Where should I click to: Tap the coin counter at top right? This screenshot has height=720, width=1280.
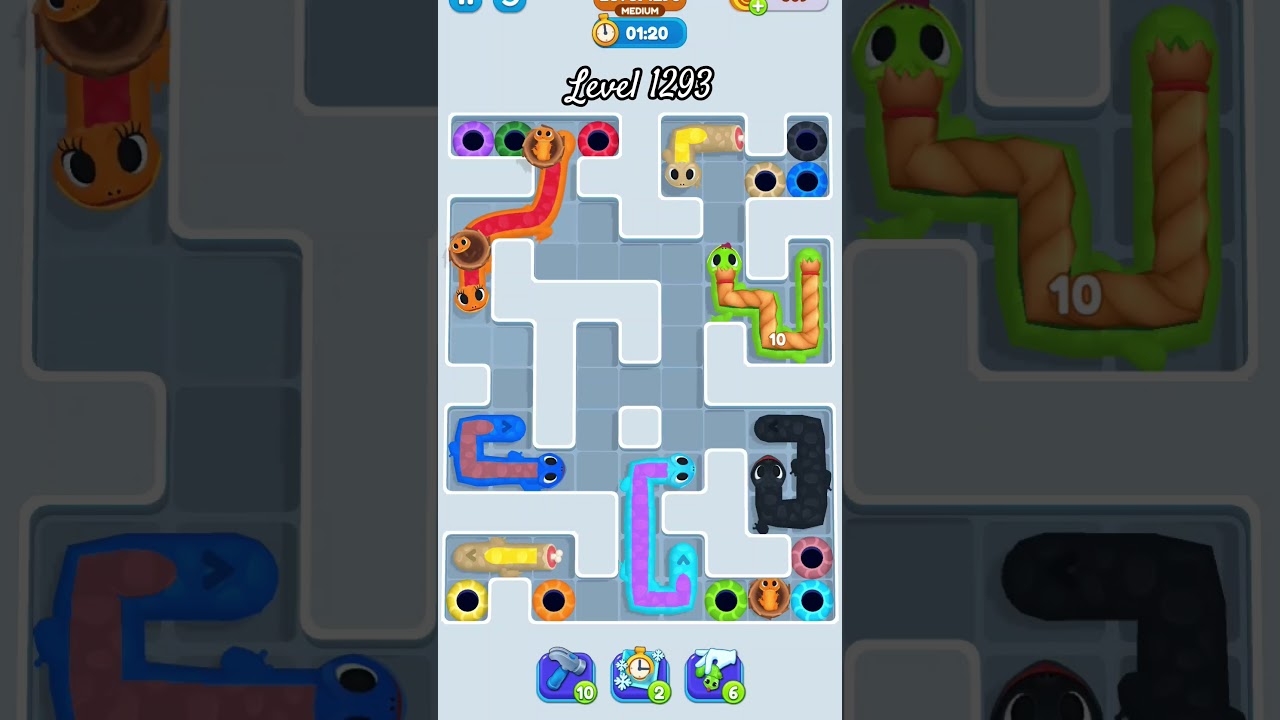pyautogui.click(x=790, y=5)
